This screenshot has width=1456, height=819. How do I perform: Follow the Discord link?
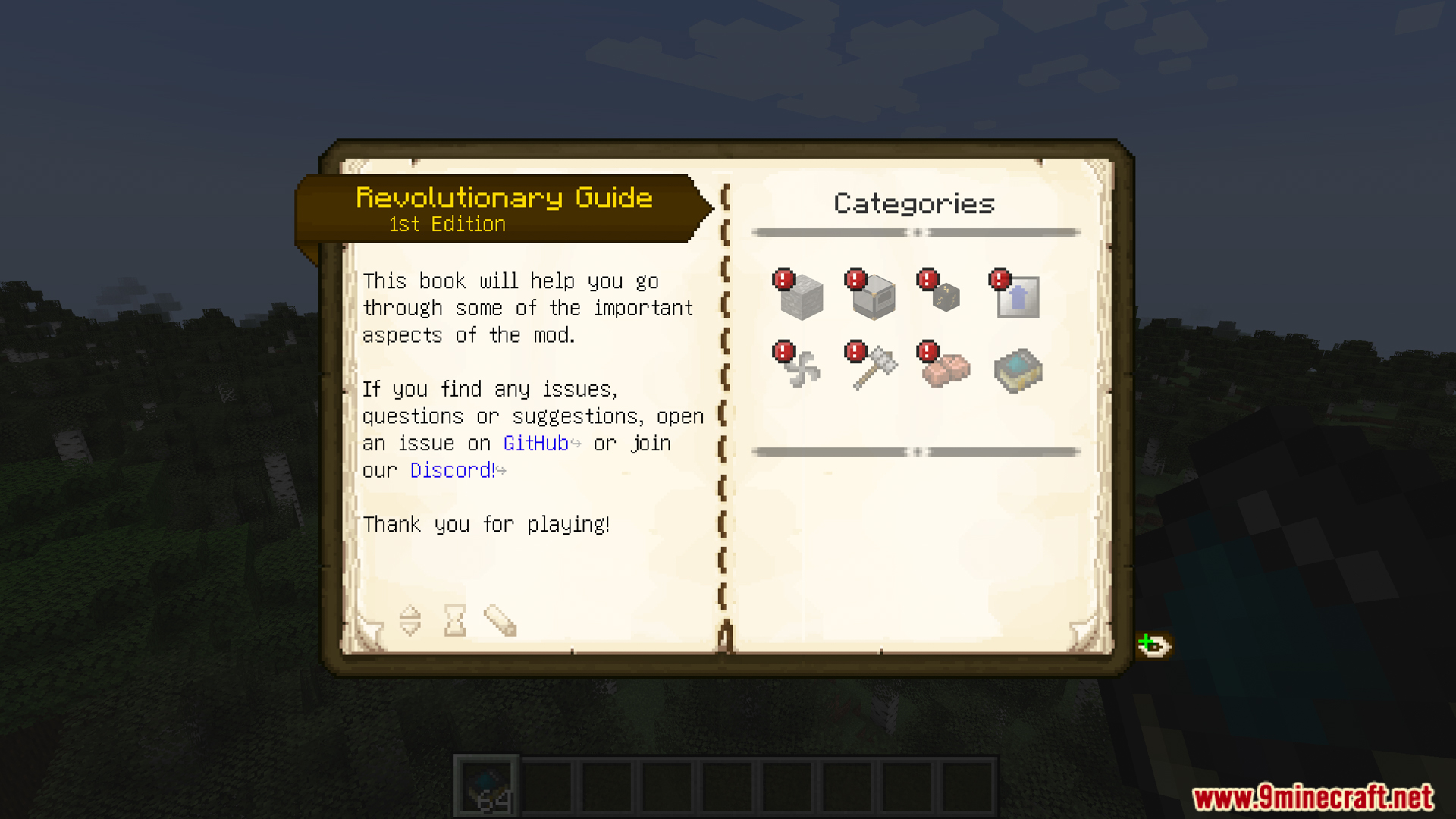pyautogui.click(x=452, y=471)
